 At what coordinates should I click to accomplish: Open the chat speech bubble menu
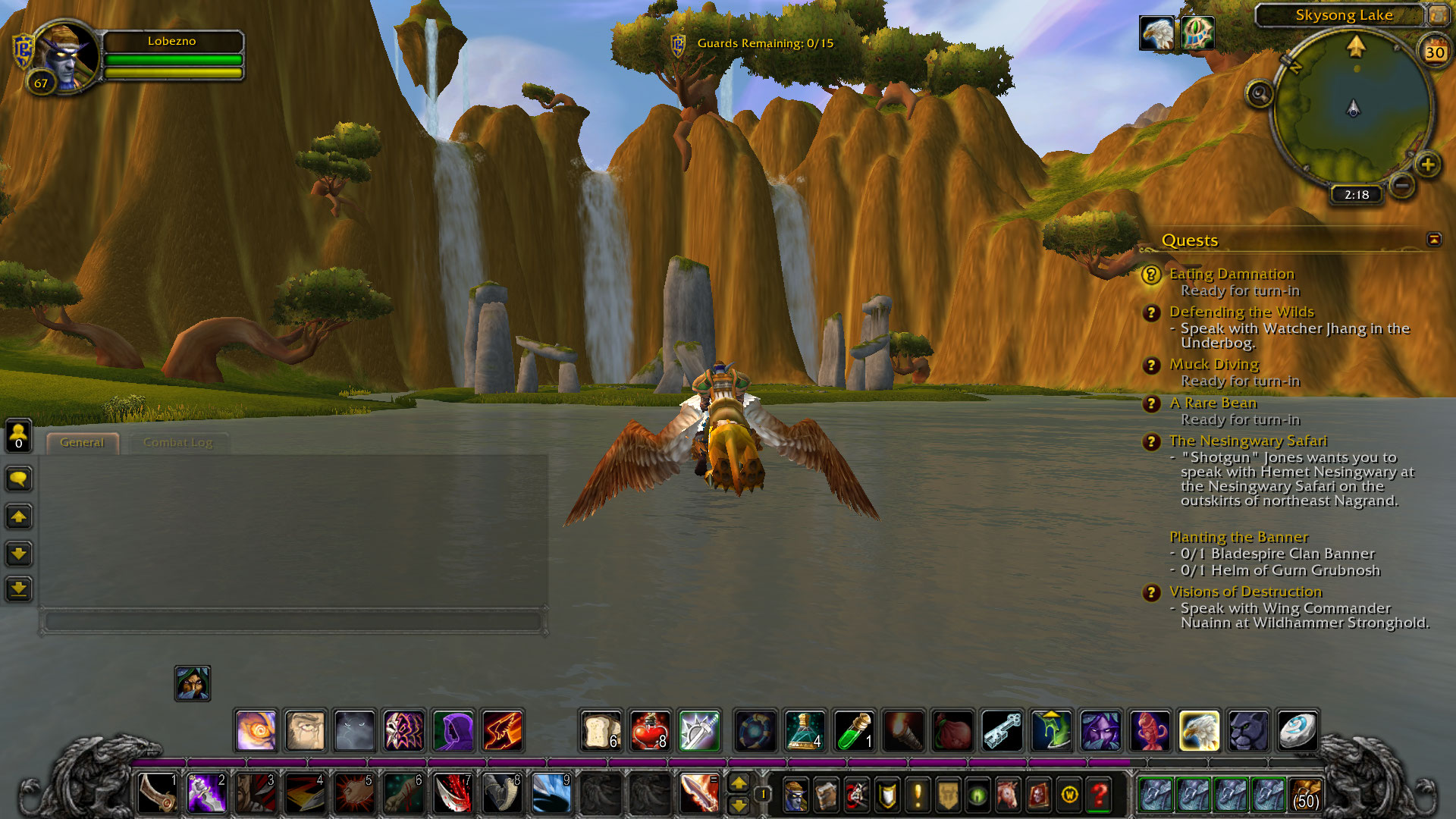coord(19,479)
